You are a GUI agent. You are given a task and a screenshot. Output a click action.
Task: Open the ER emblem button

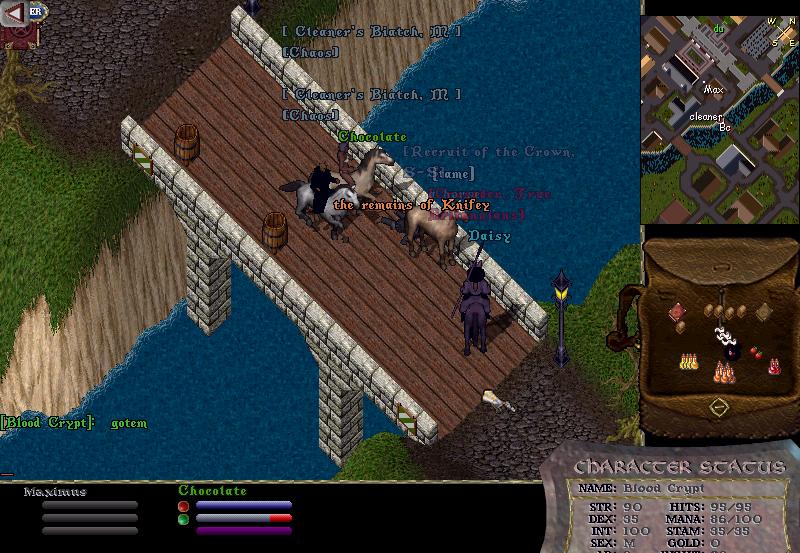coord(35,11)
